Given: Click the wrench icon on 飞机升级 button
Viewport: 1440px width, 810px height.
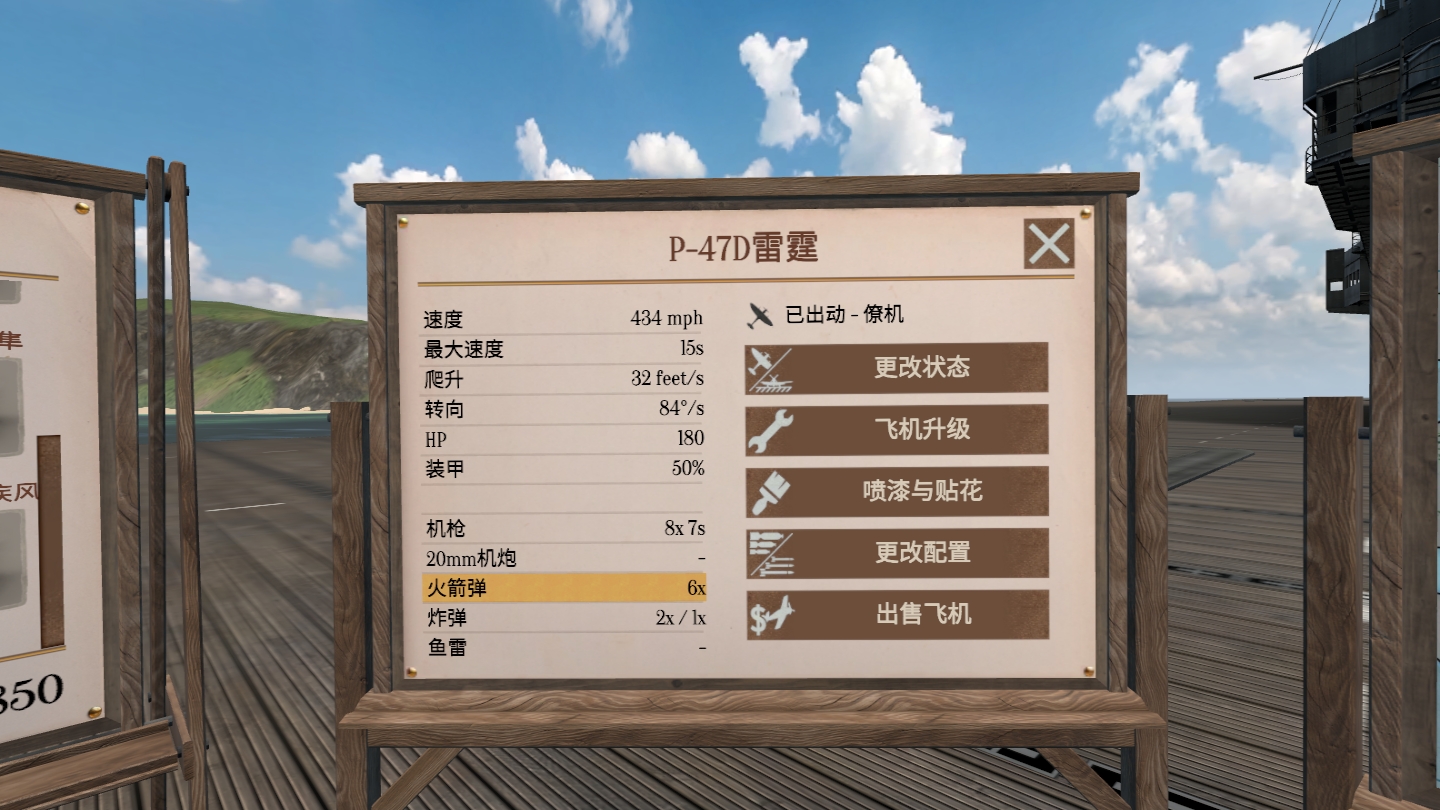Looking at the screenshot, I should click(770, 430).
